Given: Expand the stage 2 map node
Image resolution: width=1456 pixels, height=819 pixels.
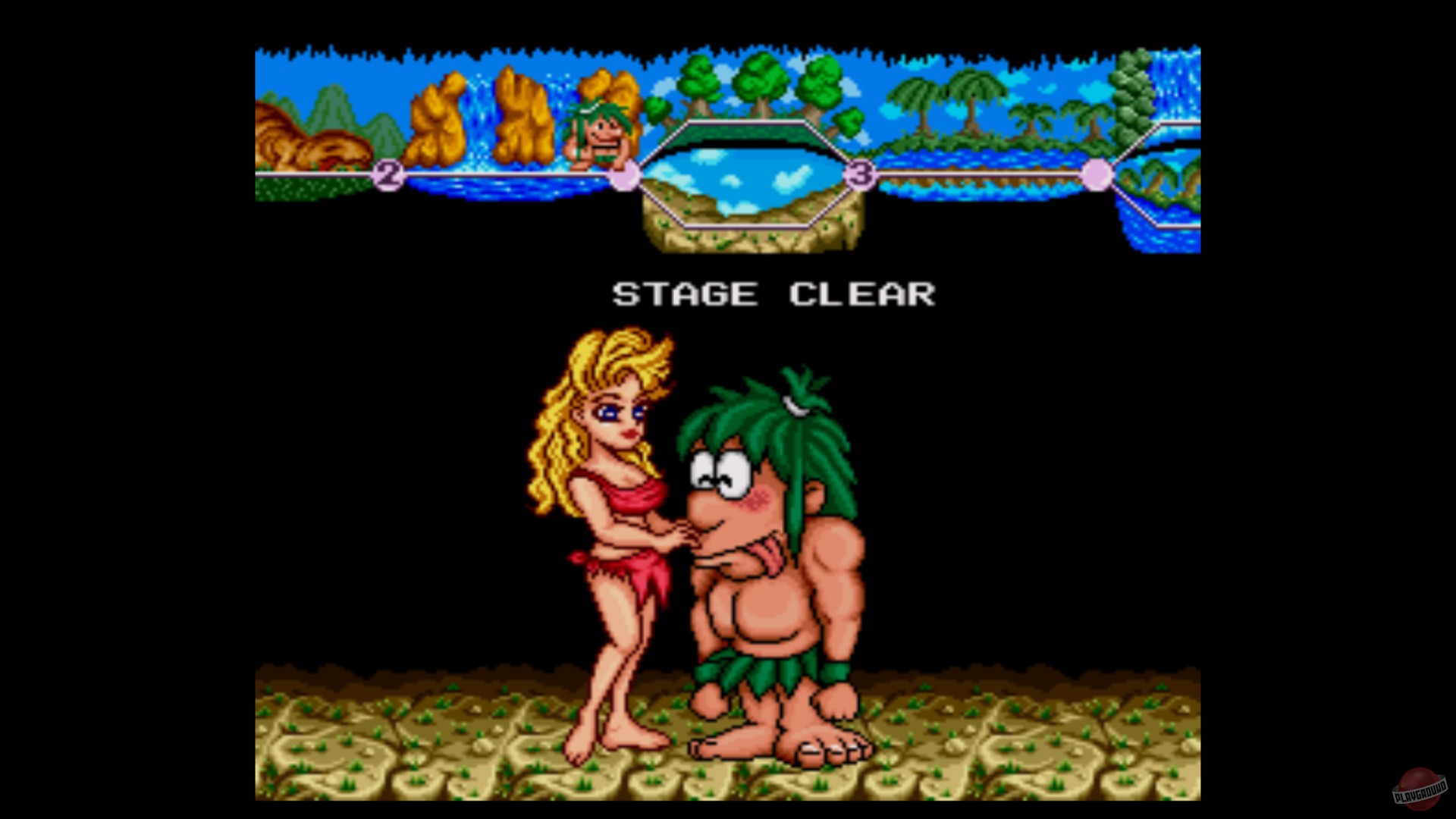Looking at the screenshot, I should [x=388, y=176].
